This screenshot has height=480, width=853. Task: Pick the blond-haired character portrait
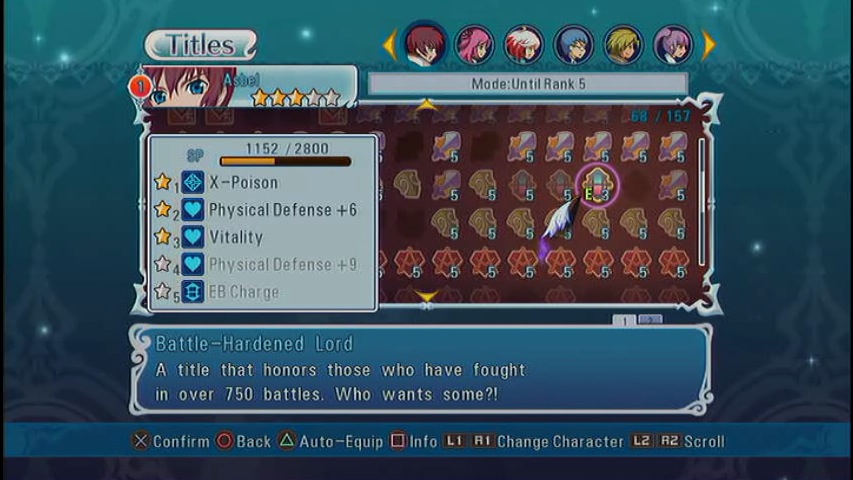pos(623,44)
